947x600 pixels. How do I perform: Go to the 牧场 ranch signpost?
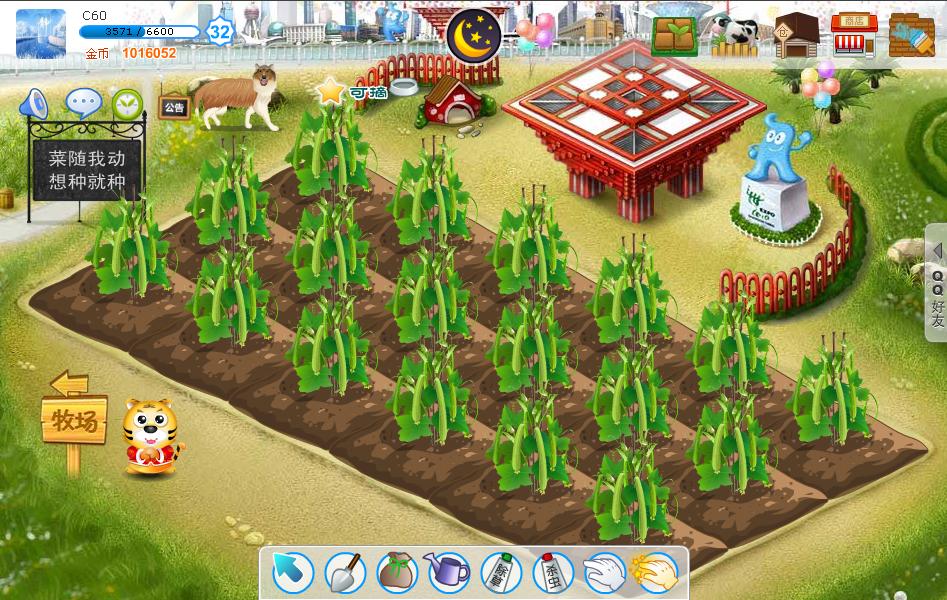tap(74, 422)
